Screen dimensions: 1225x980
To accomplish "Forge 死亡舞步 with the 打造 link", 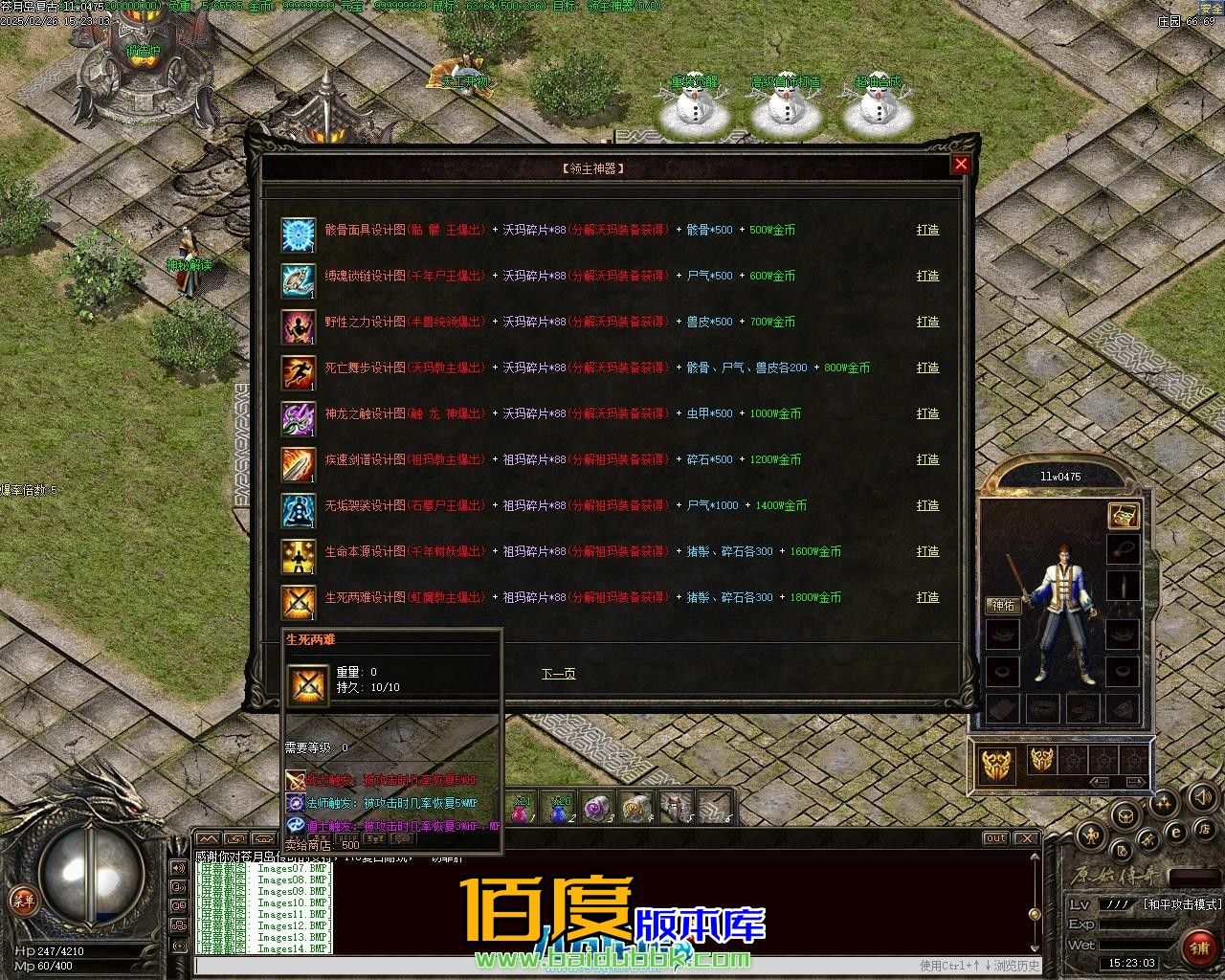I will (x=927, y=368).
